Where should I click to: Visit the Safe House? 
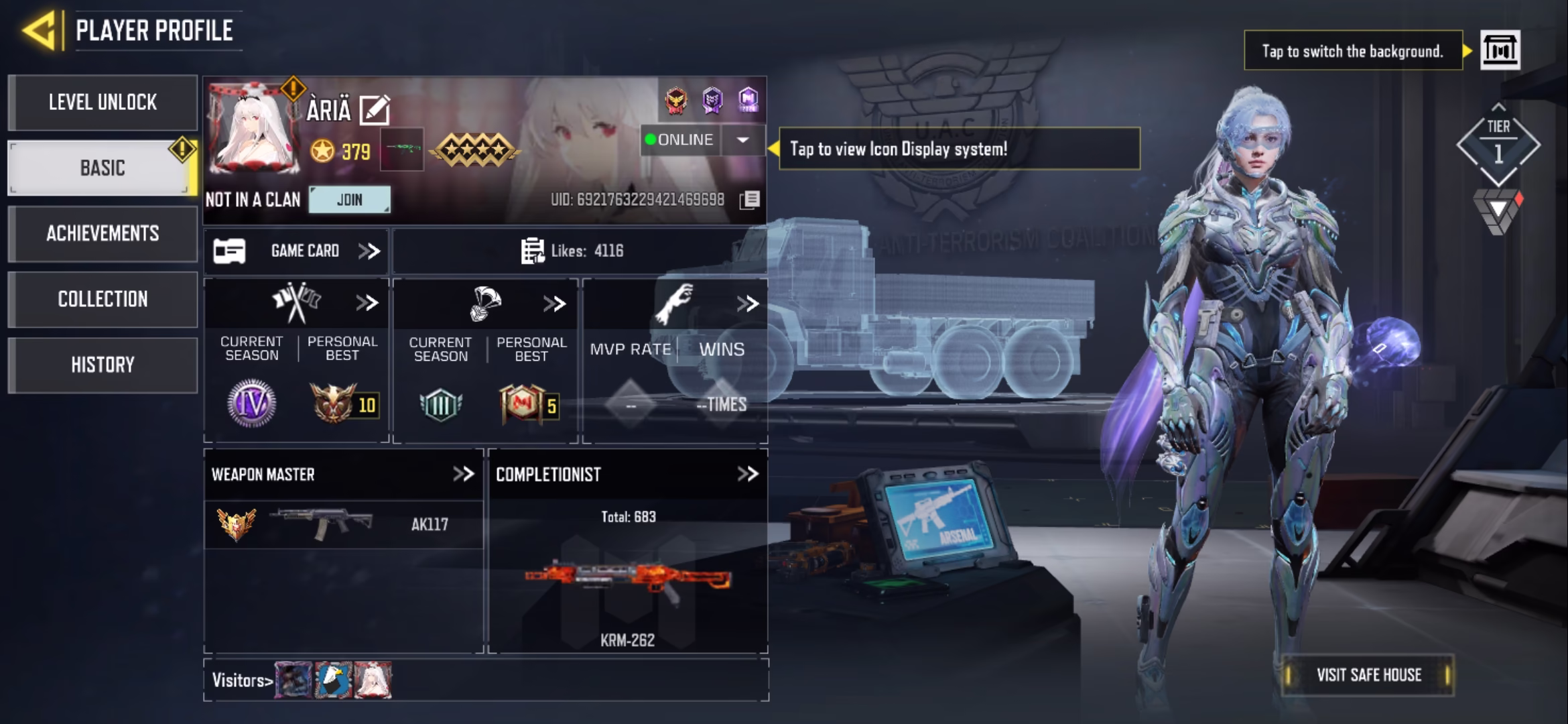[1368, 675]
